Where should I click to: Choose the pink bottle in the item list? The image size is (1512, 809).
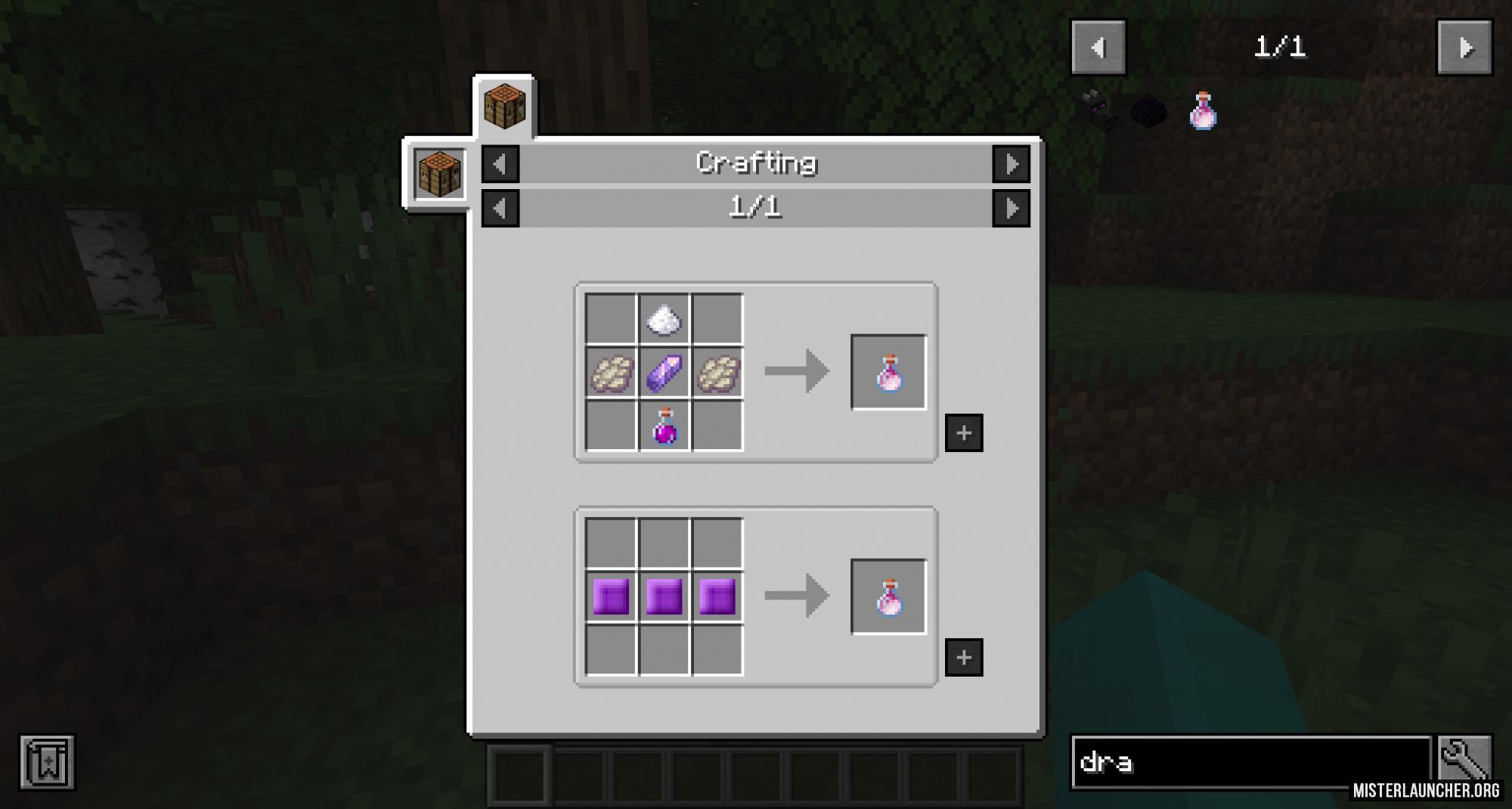pos(1203,112)
